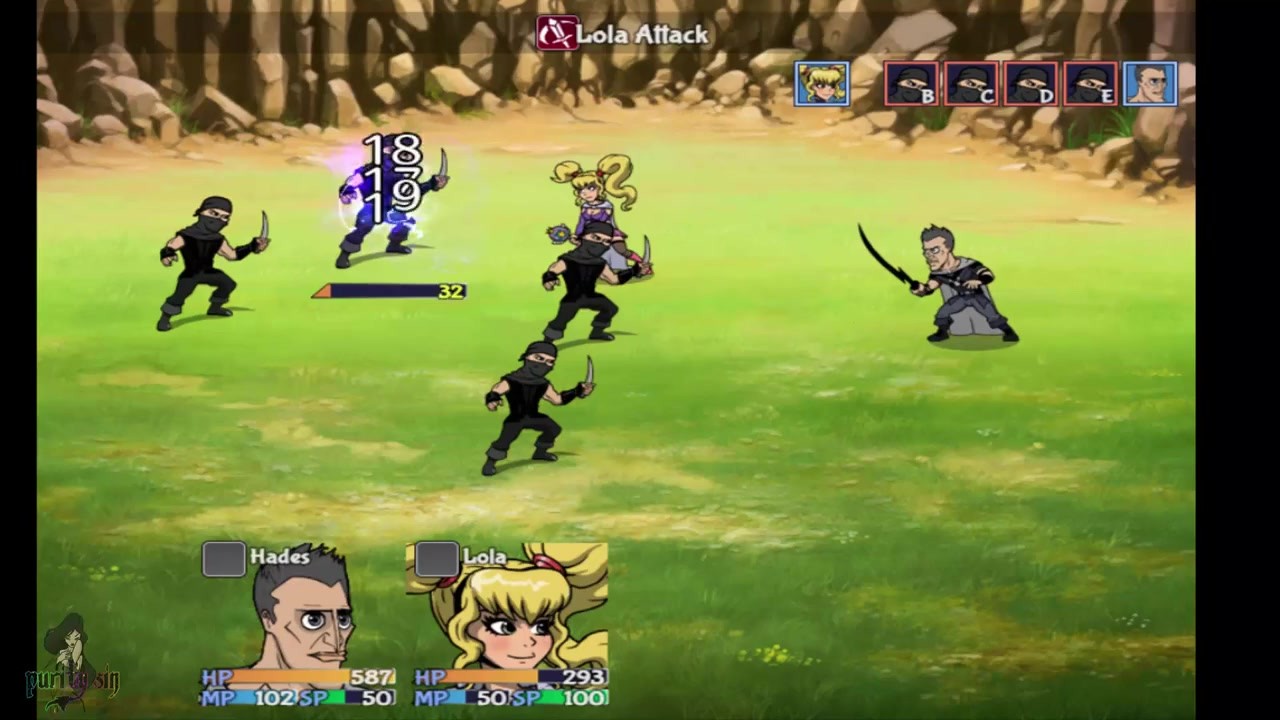Click ninja E's turn order icon
Image resolution: width=1280 pixels, height=720 pixels.
pos(1091,84)
